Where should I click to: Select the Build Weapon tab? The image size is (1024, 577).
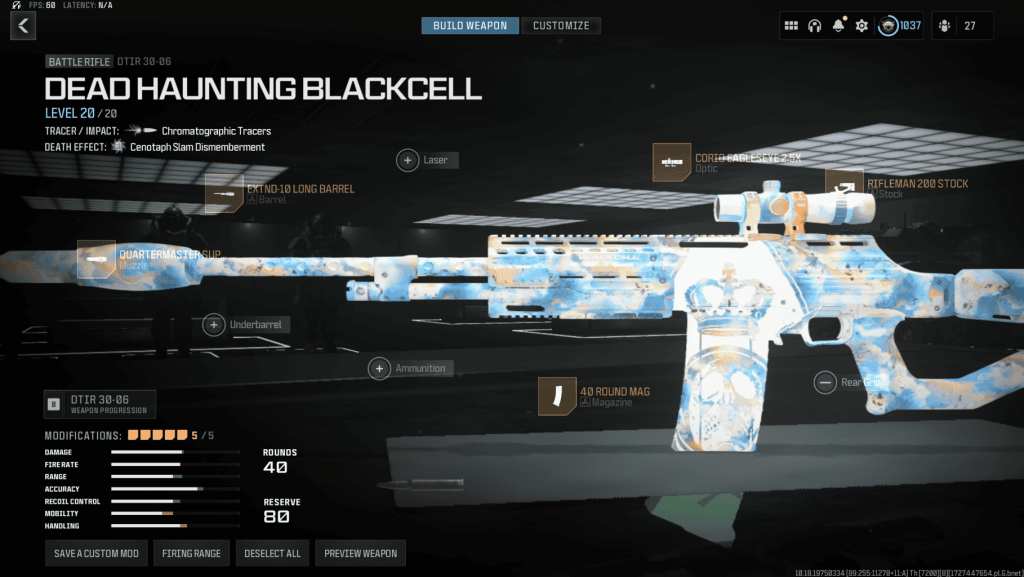pos(470,25)
